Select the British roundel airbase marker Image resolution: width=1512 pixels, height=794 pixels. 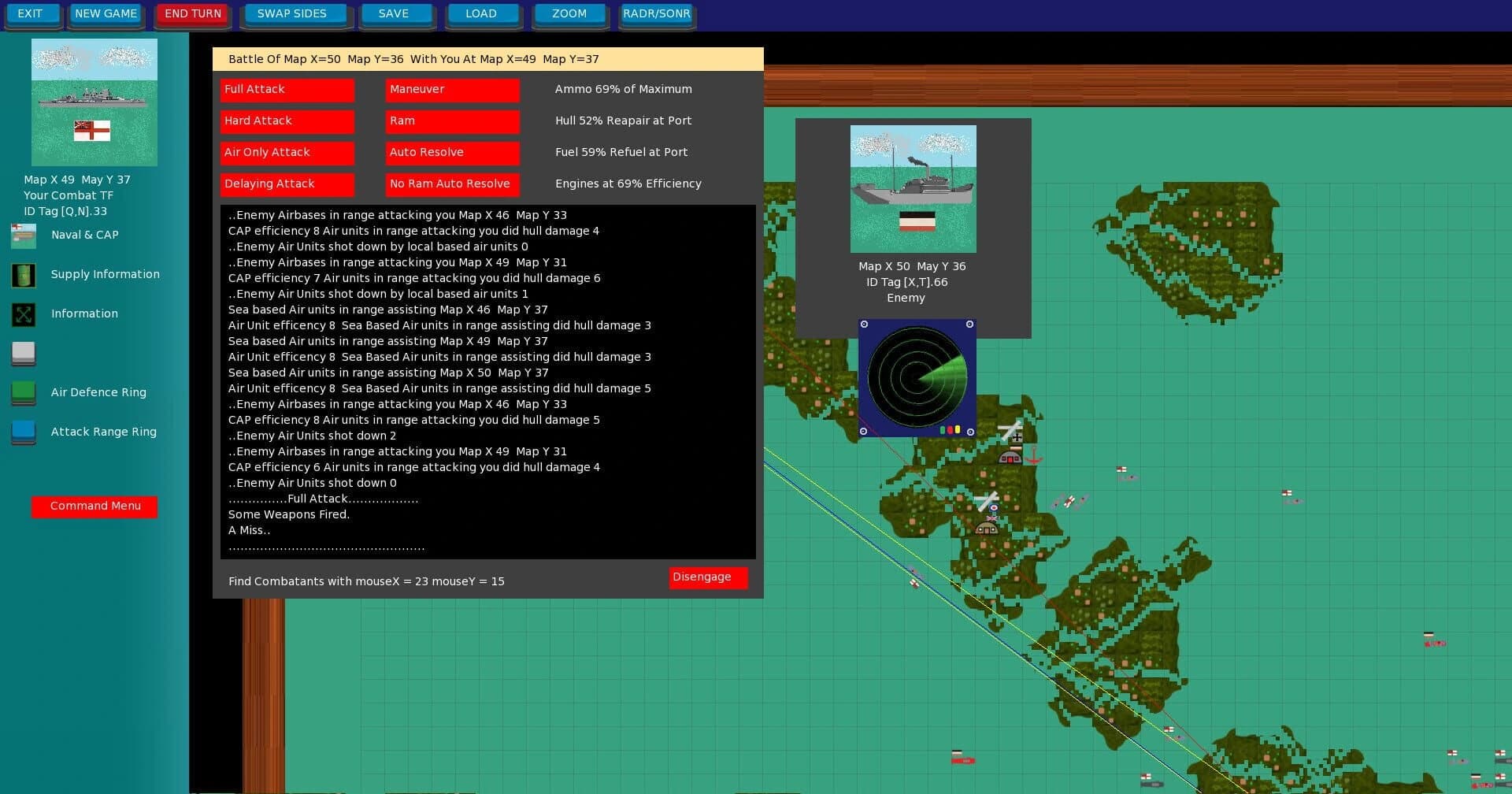pyautogui.click(x=994, y=507)
